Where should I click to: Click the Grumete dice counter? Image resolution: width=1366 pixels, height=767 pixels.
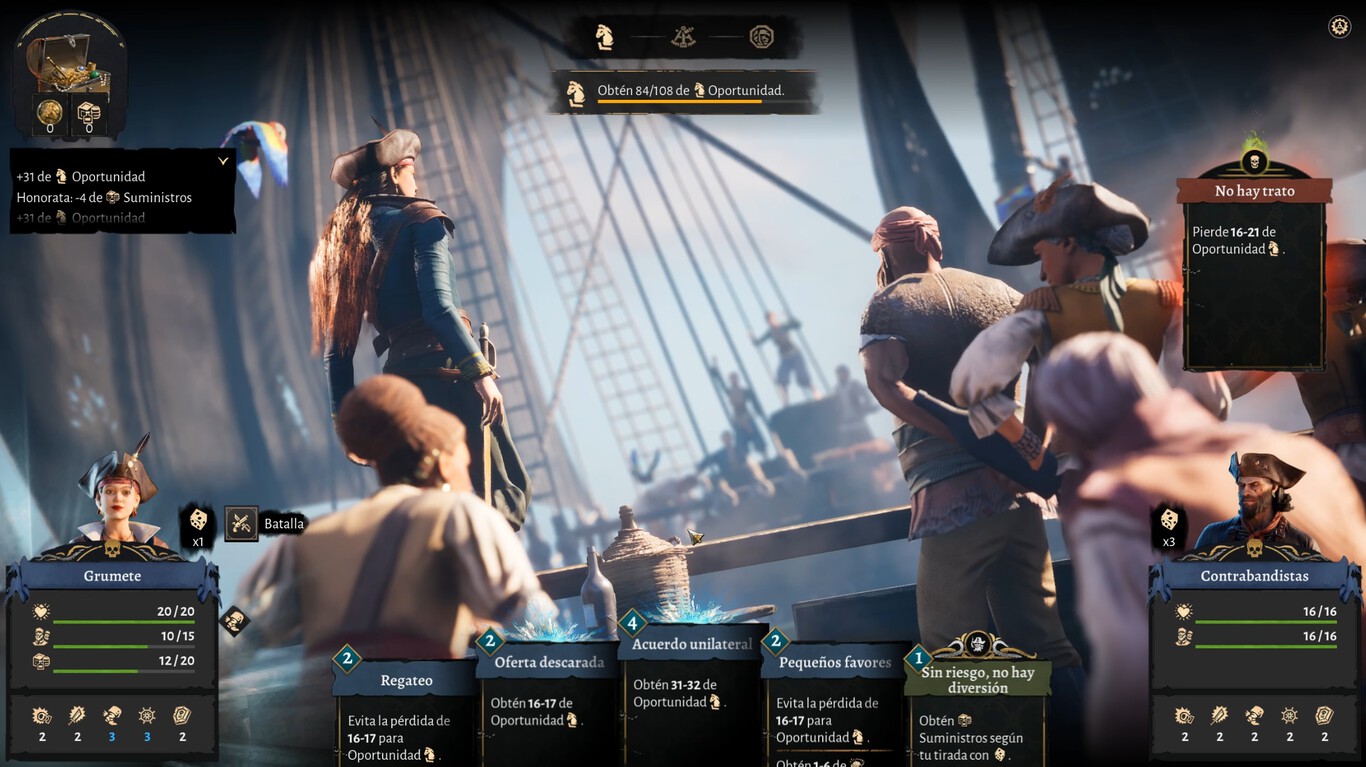(198, 525)
